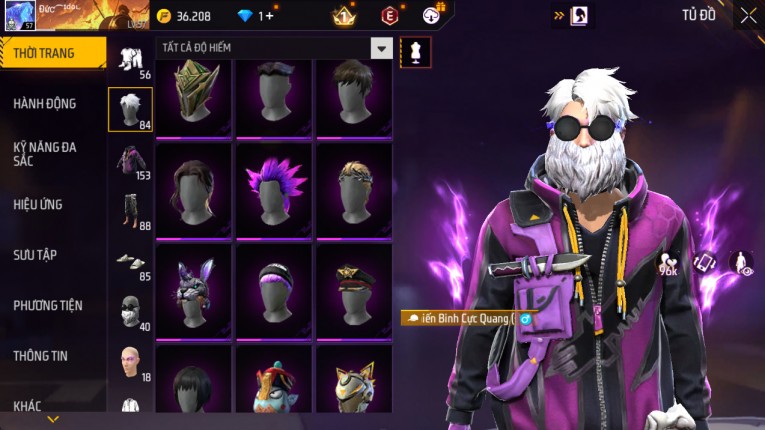This screenshot has height=430, width=765.
Task: Open the face mask subcategory with 40 items
Action: coord(130,312)
